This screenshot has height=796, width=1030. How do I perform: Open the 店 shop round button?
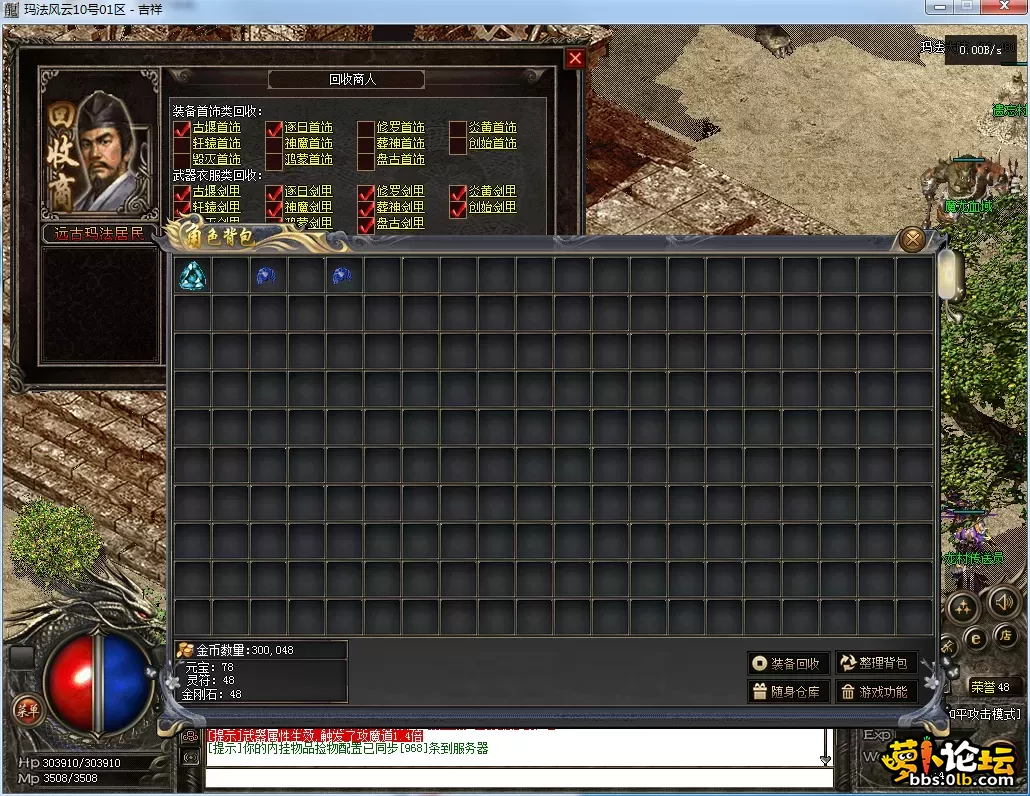(x=1005, y=636)
